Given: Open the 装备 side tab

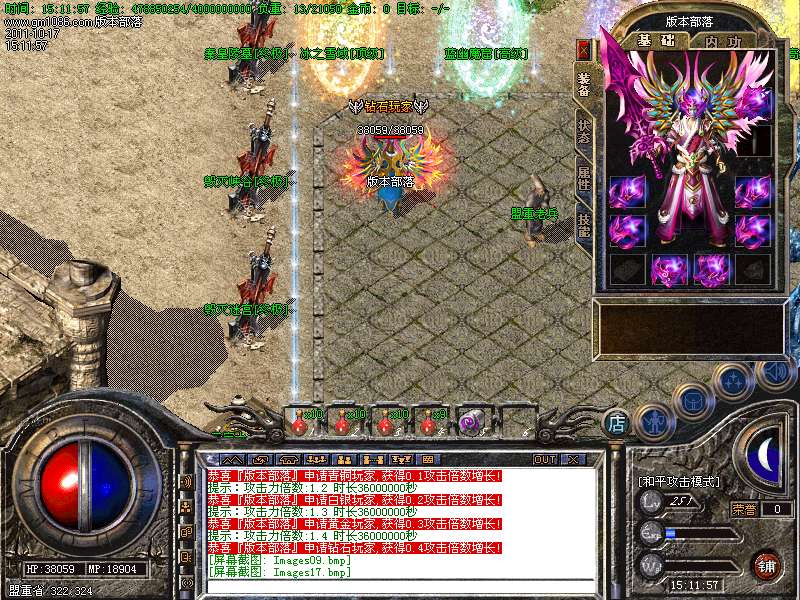Looking at the screenshot, I should click(x=584, y=83).
